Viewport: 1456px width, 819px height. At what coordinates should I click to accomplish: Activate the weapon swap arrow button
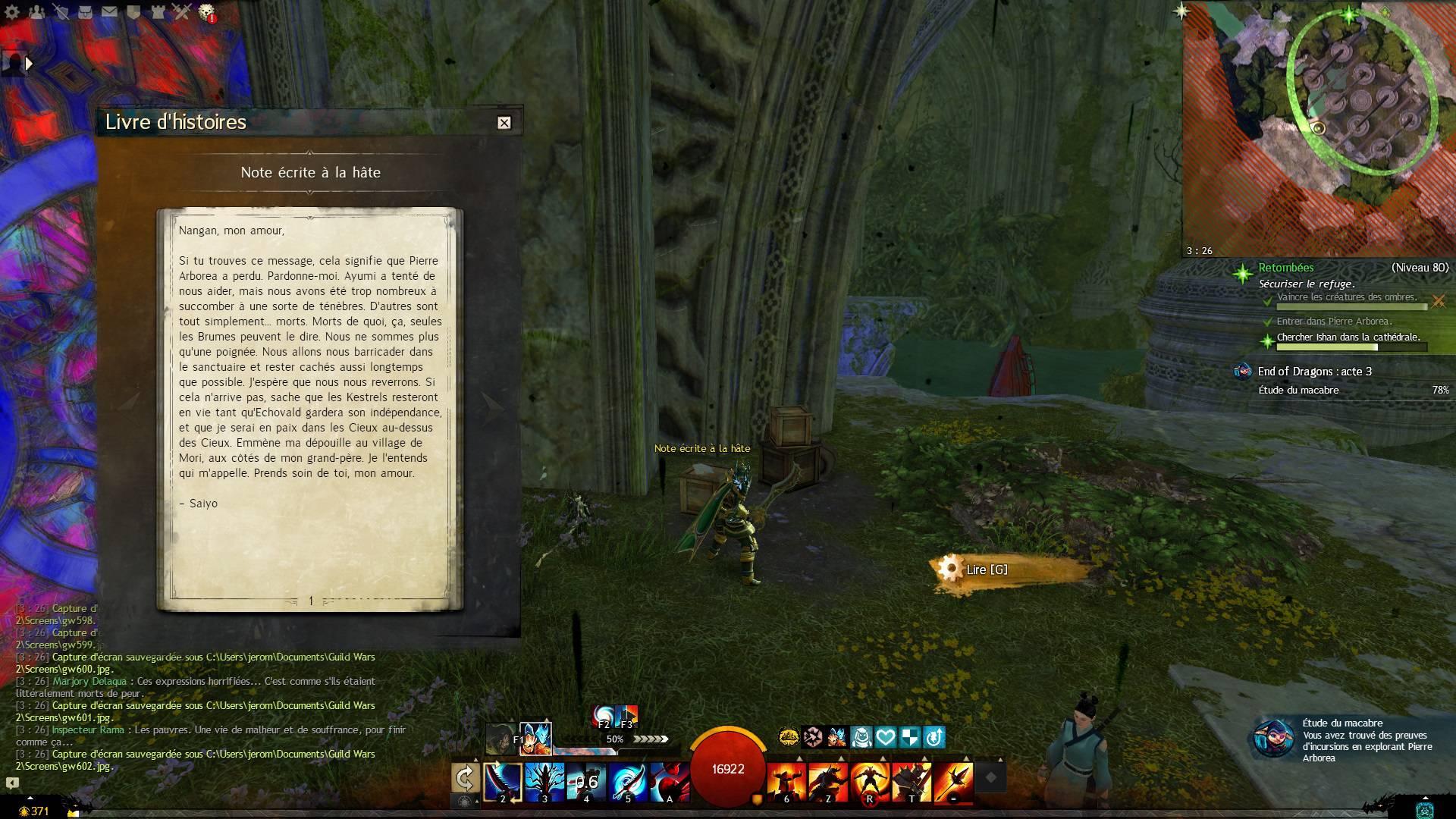pyautogui.click(x=465, y=778)
